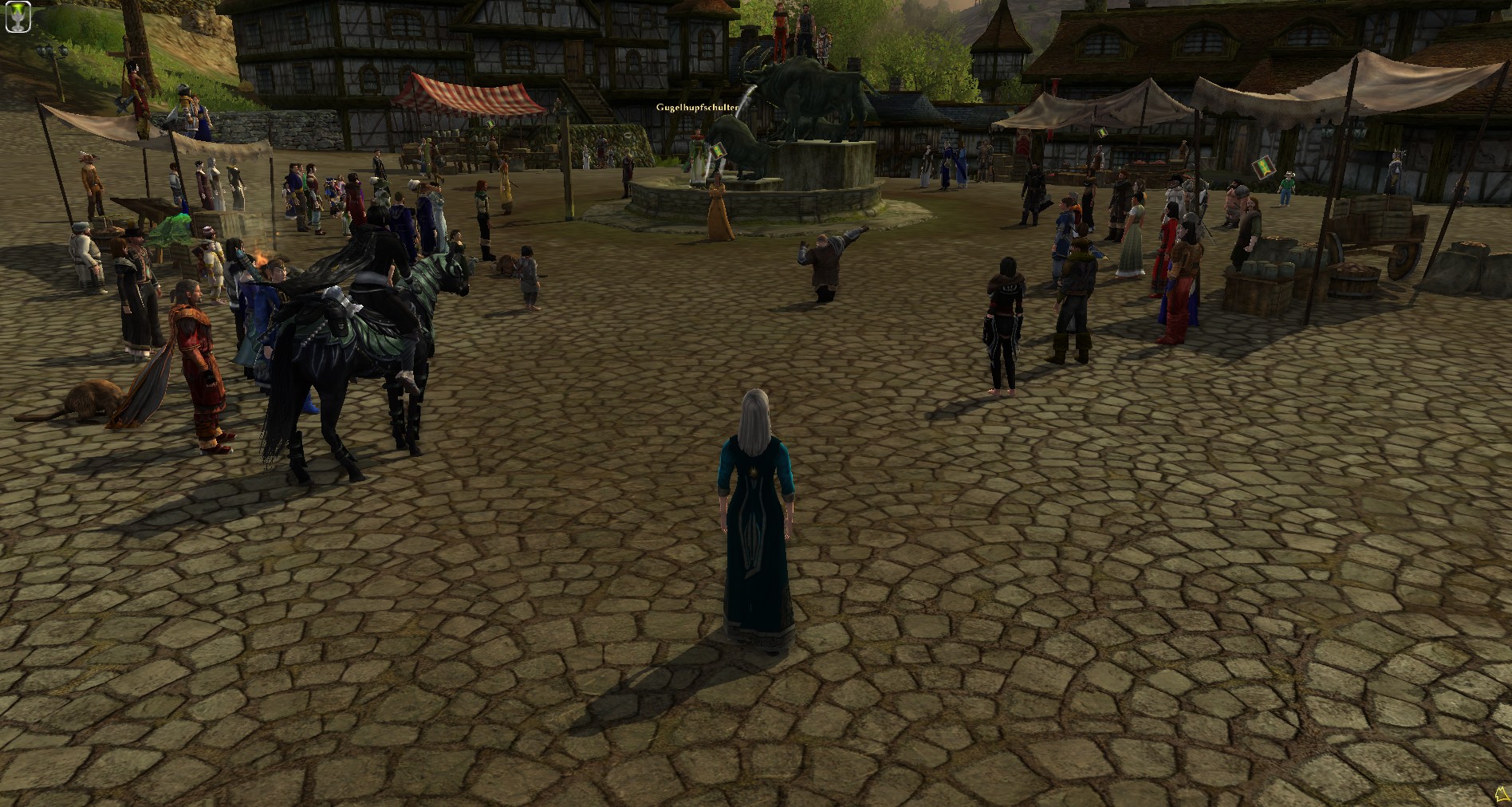Click the green goblet effect icon
The height and width of the screenshot is (807, 1512).
pyautogui.click(x=18, y=18)
